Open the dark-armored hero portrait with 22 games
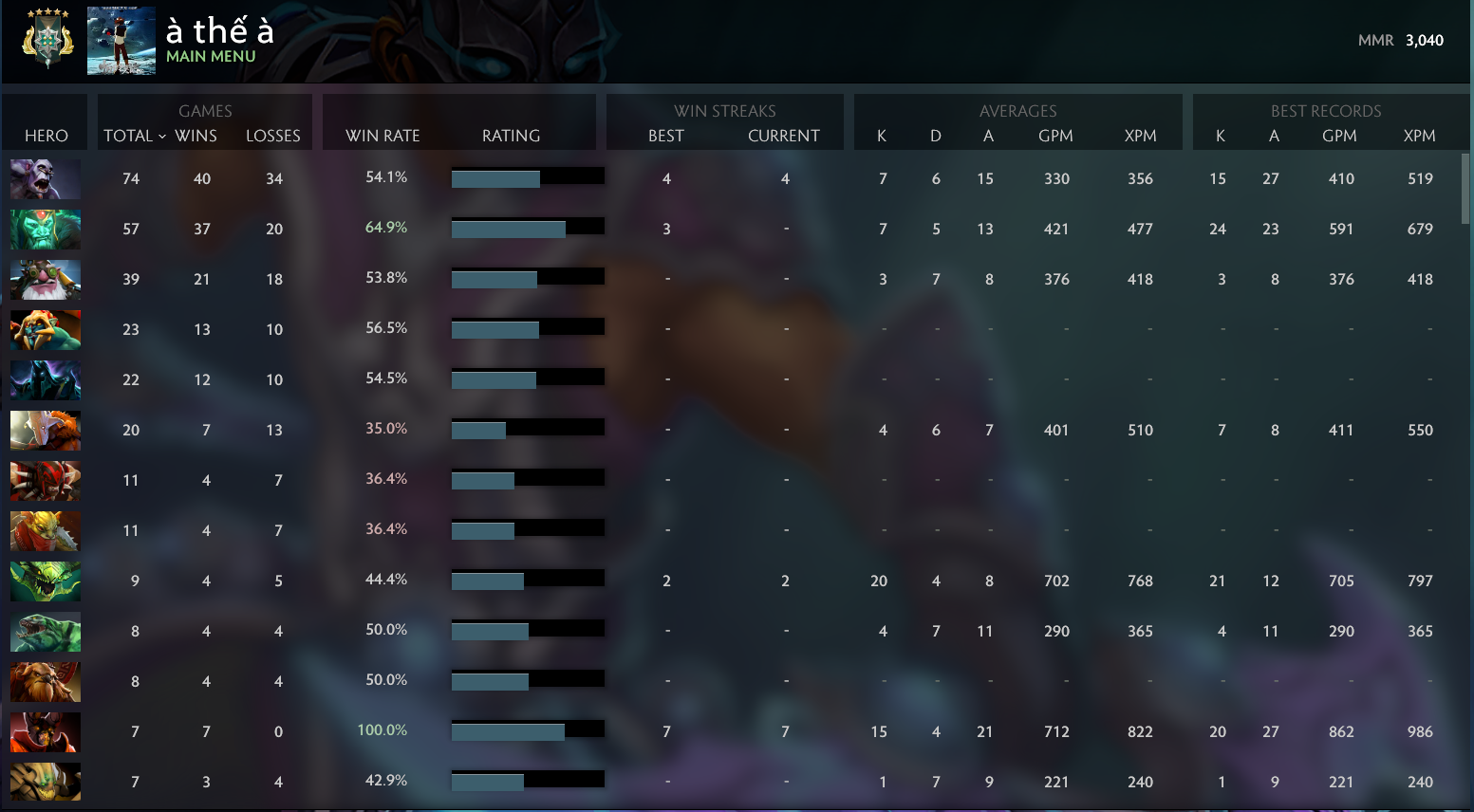1474x812 pixels. (x=45, y=379)
